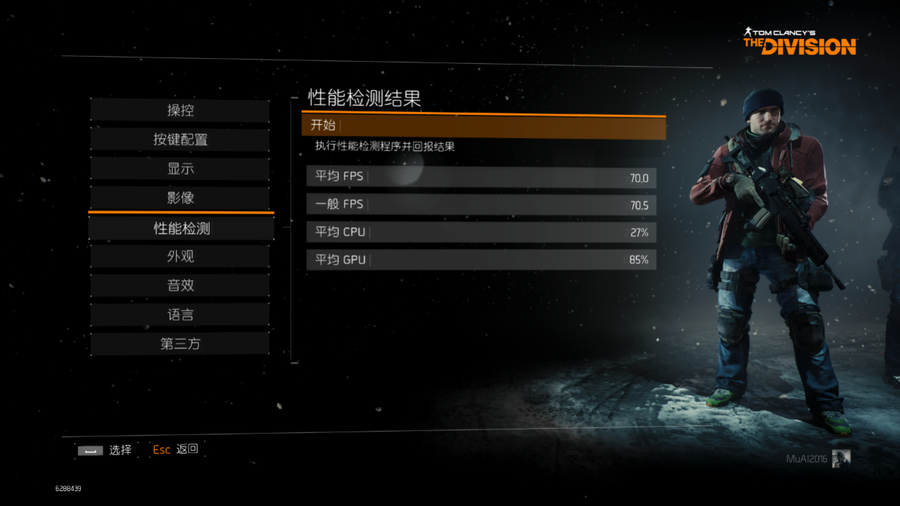Switch to the 音效 audio settings
The height and width of the screenshot is (506, 900).
pyautogui.click(x=180, y=286)
